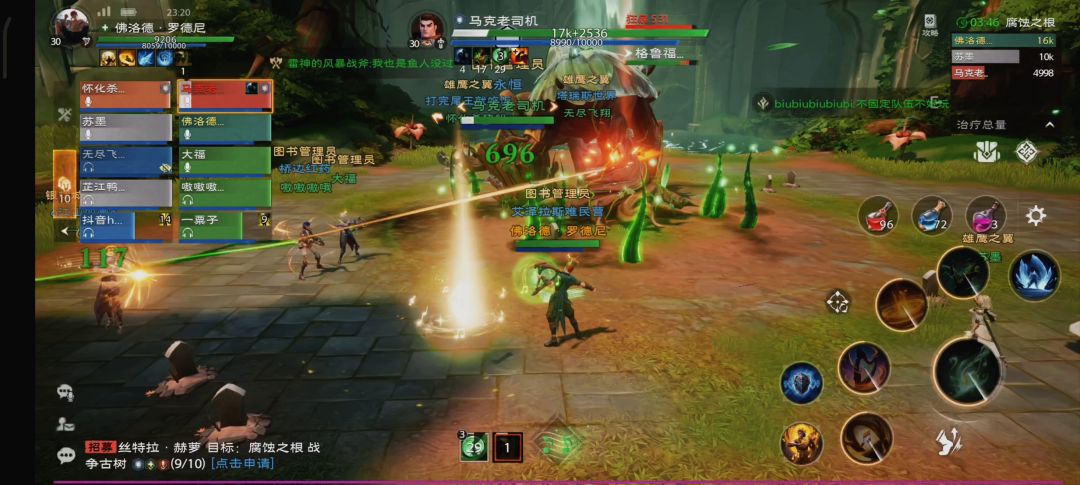Use the red health potion
This screenshot has height=485, width=1080.
click(877, 216)
